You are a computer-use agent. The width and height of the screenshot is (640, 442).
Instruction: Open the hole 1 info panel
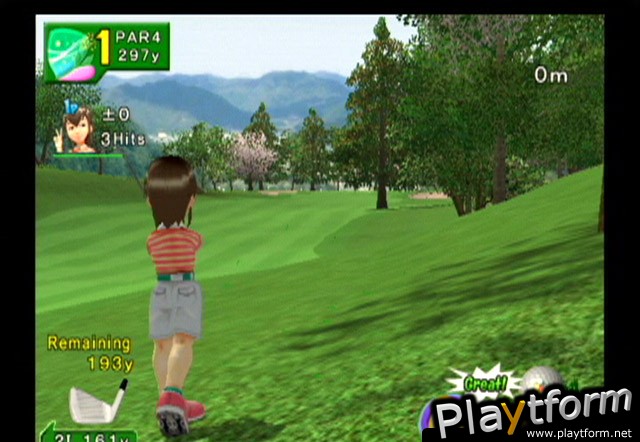coord(106,51)
